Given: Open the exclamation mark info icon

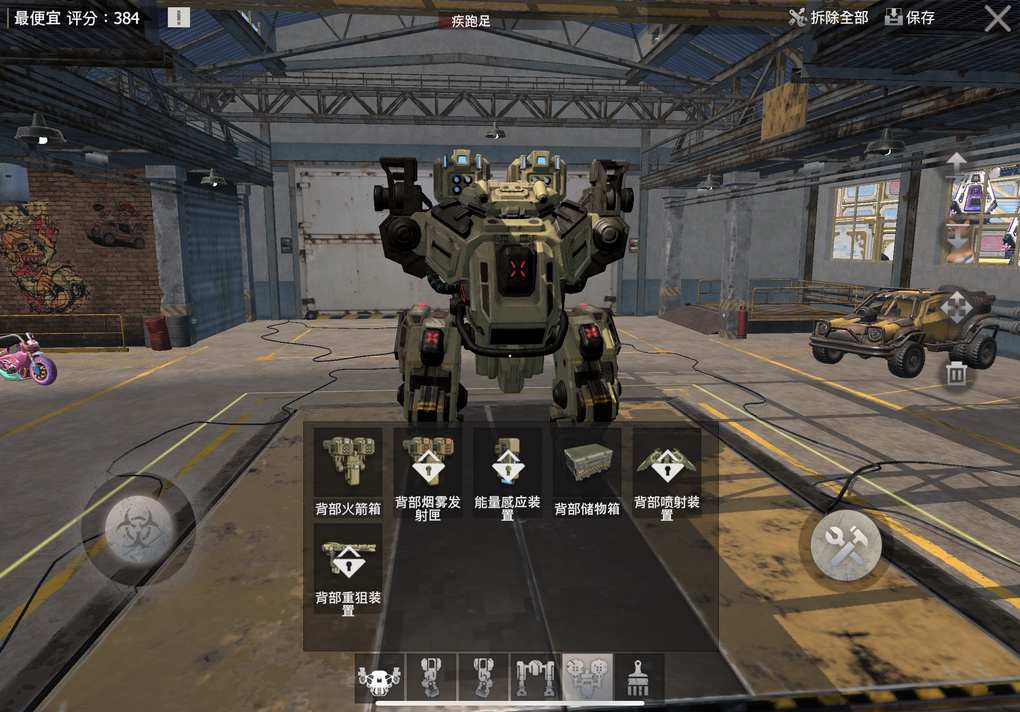Looking at the screenshot, I should coord(178,17).
